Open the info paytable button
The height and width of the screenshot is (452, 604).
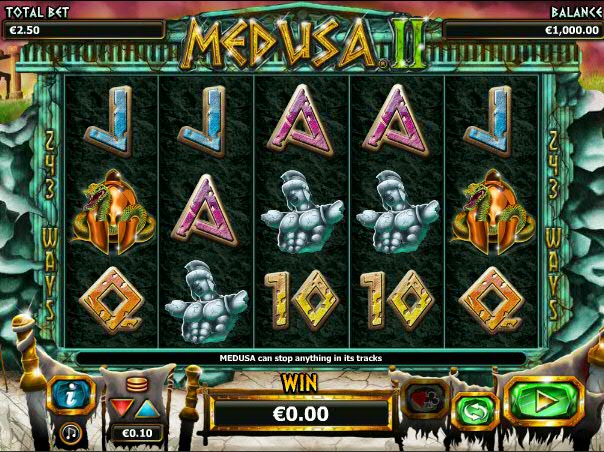click(x=73, y=397)
